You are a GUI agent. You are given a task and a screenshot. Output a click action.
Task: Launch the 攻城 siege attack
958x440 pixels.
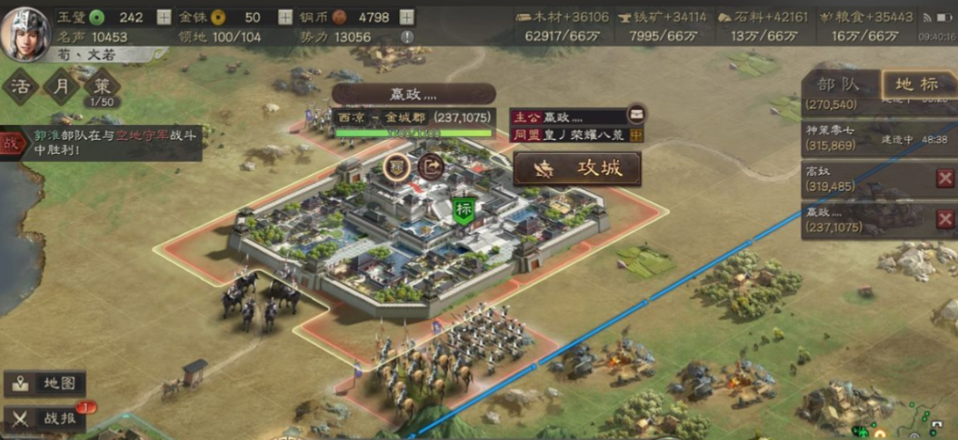tap(578, 168)
